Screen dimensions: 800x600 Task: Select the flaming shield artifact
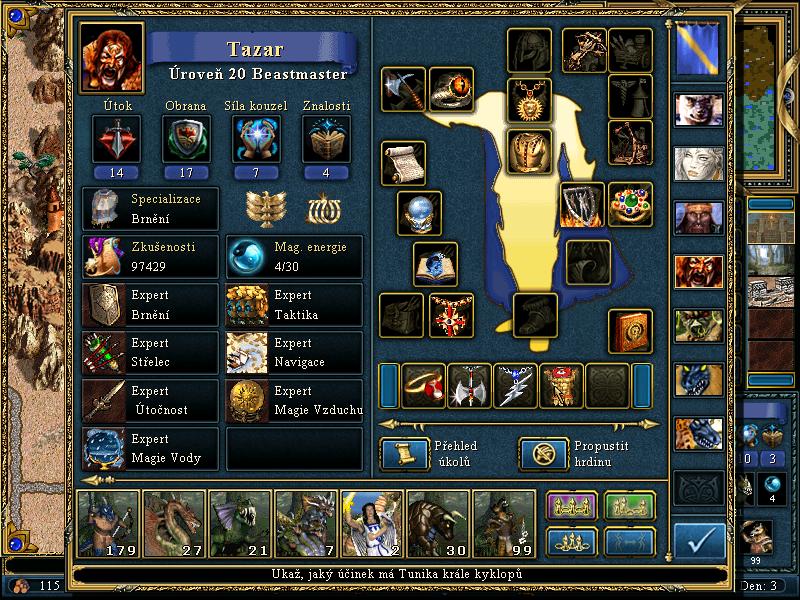click(x=581, y=204)
